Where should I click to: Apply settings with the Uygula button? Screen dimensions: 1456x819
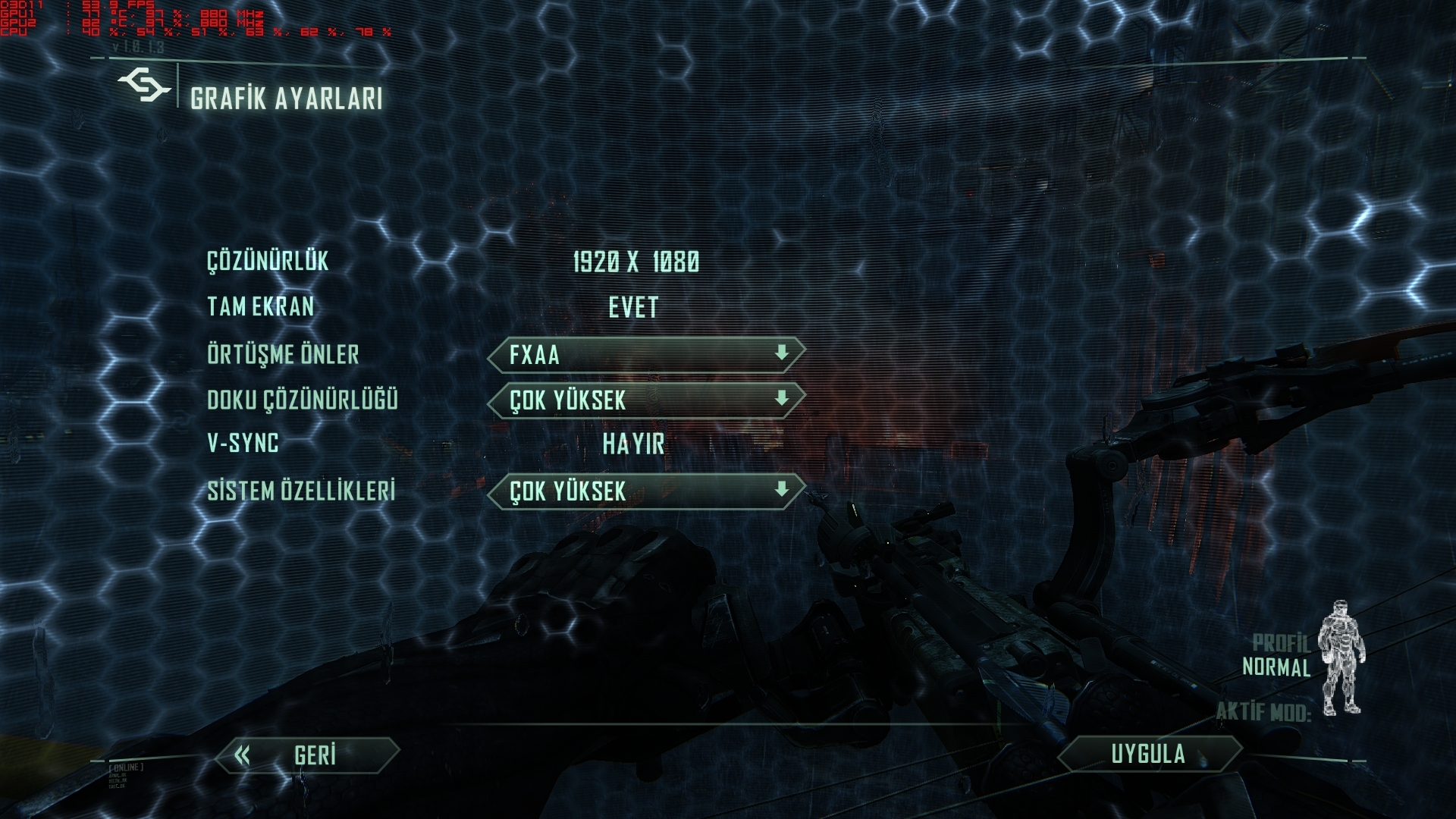pos(1148,754)
